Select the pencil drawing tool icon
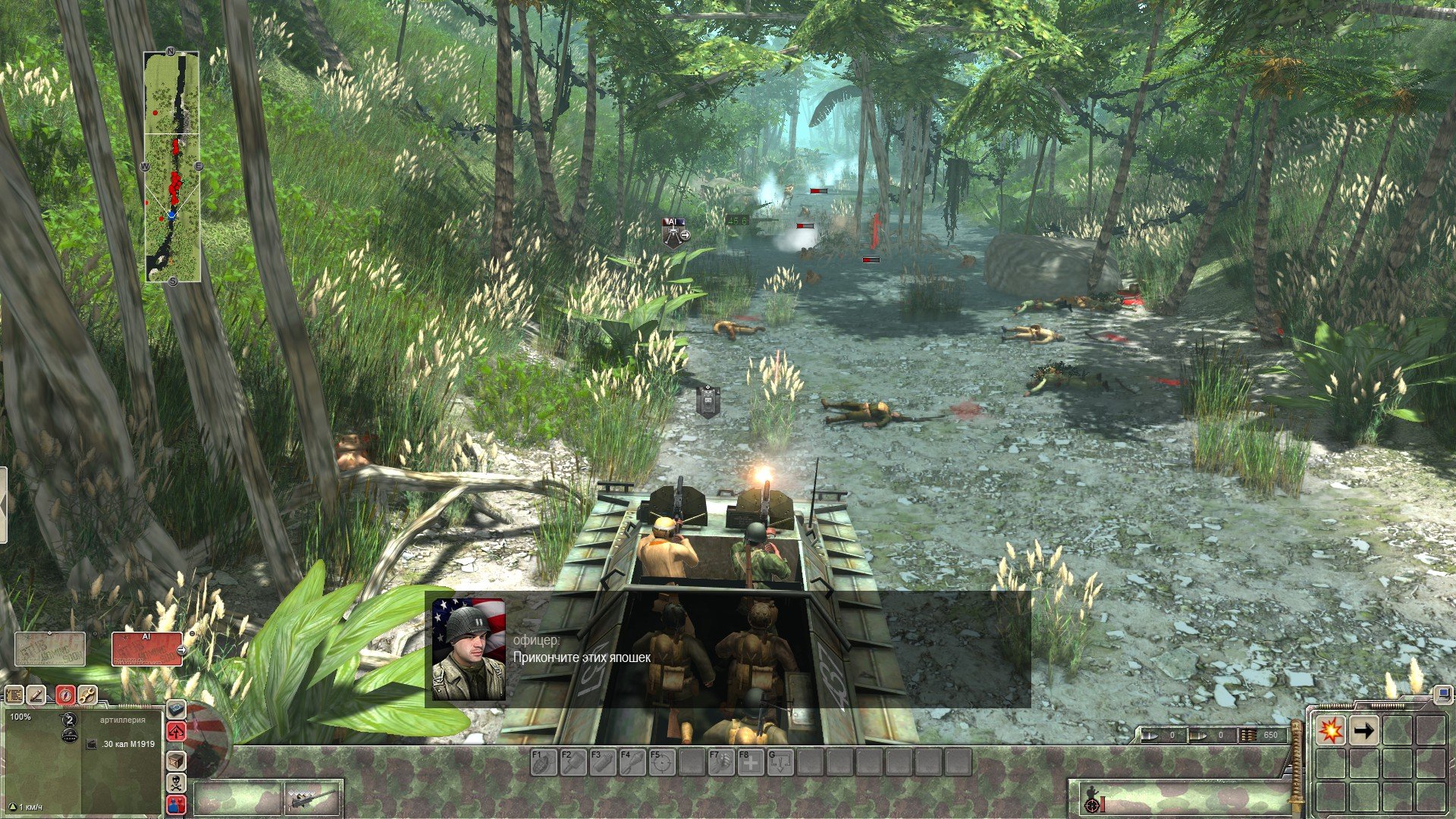This screenshot has height=819, width=1456. pos(36,695)
